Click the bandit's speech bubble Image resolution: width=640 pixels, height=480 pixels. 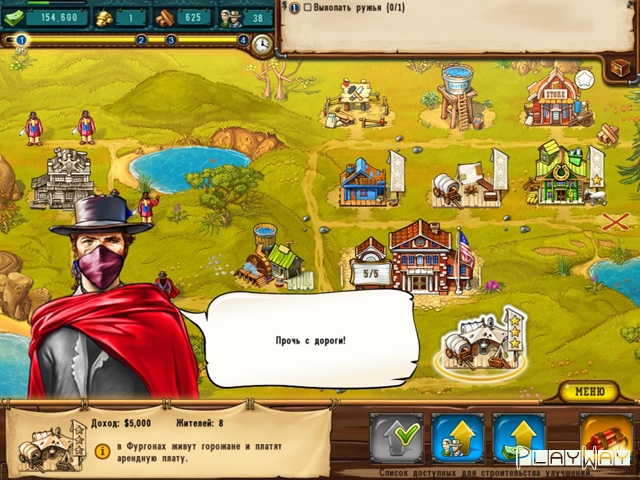pyautogui.click(x=311, y=341)
